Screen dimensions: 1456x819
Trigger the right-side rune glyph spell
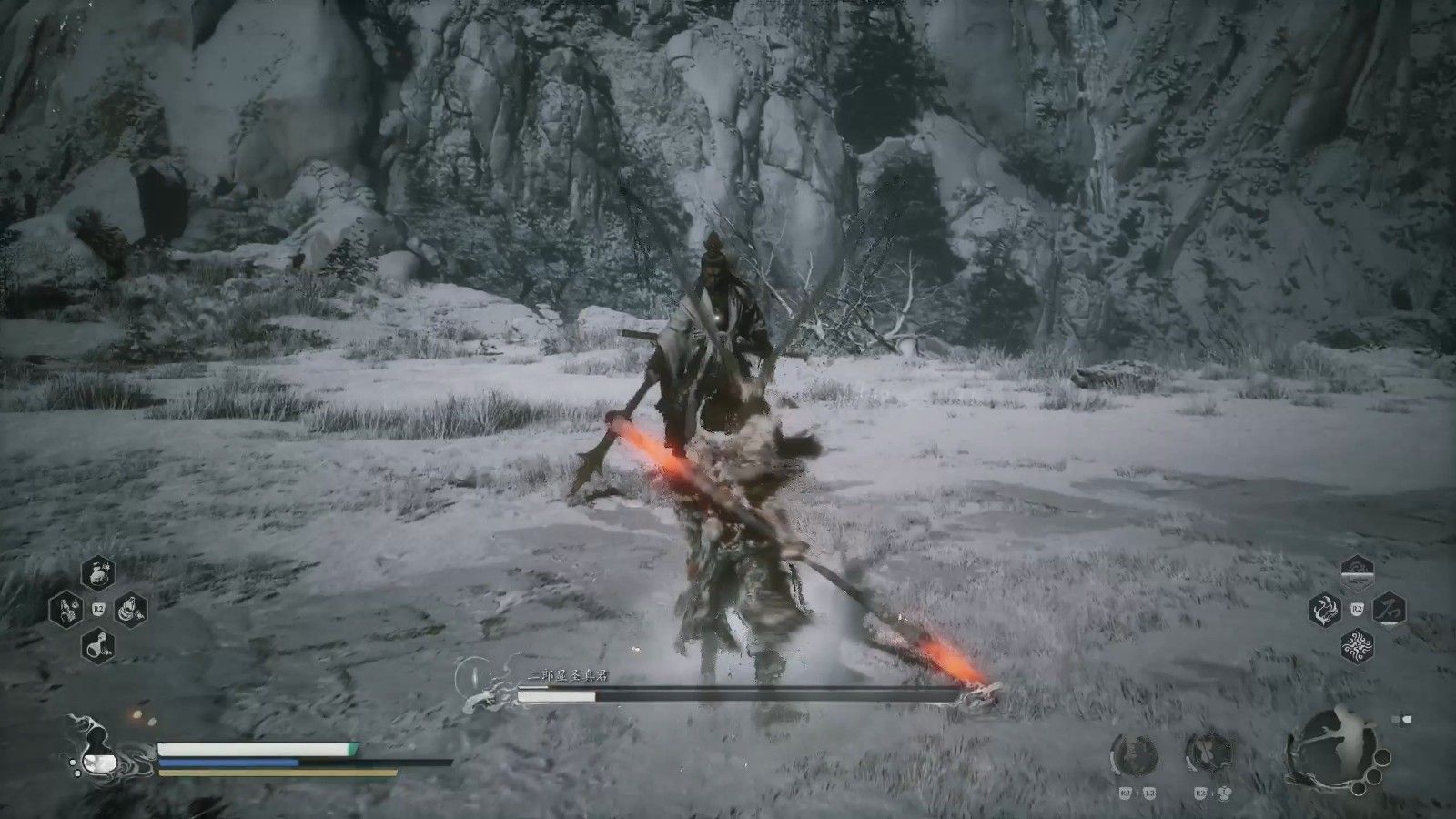tap(1390, 609)
